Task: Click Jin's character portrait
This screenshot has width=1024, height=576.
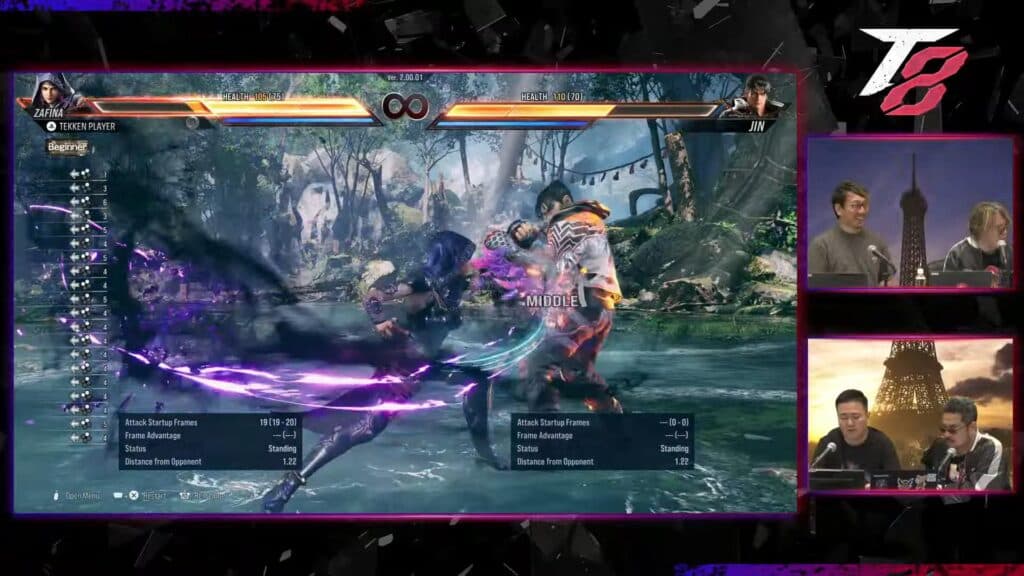Action: pyautogui.click(x=756, y=94)
